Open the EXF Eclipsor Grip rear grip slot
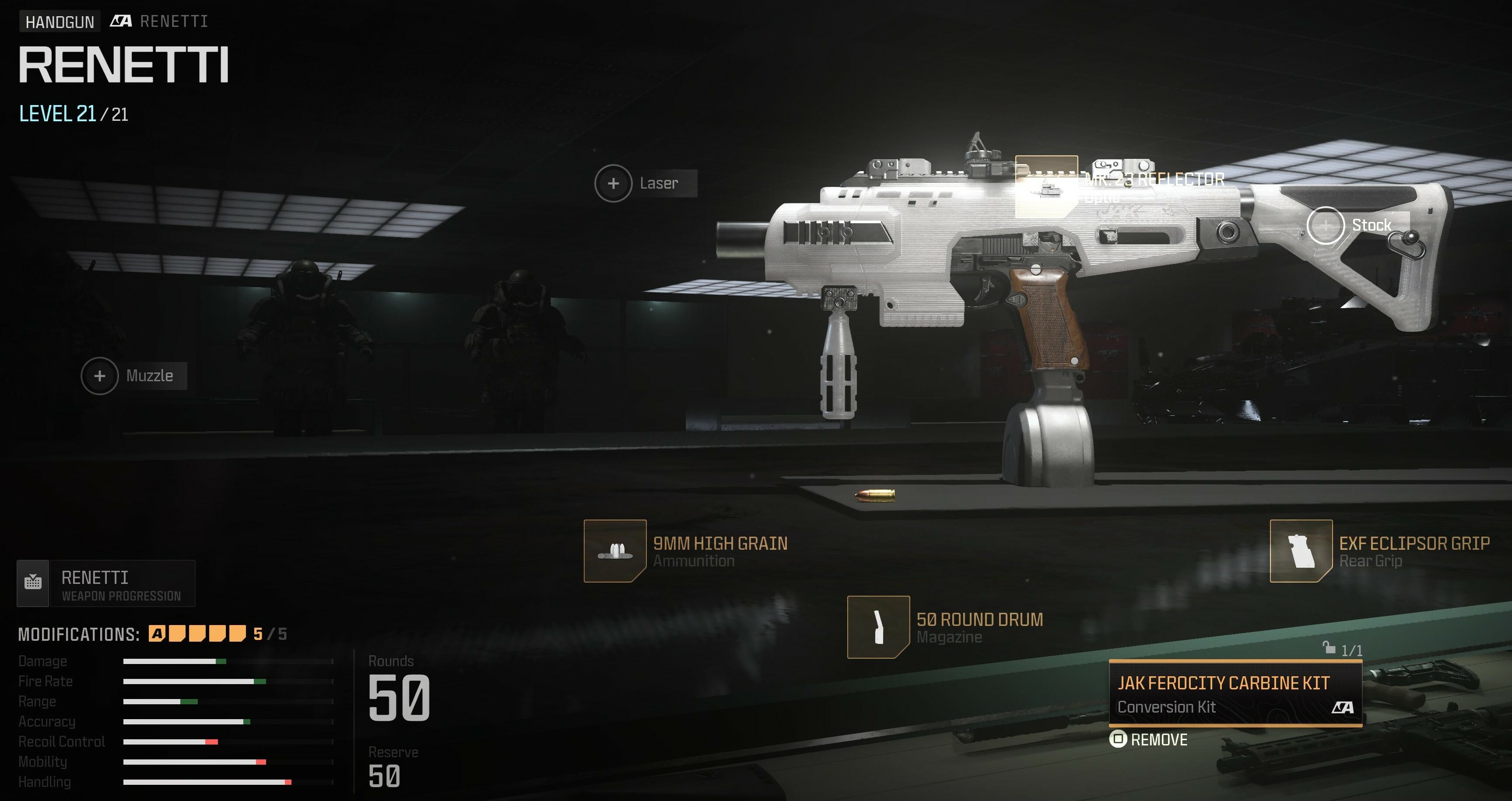This screenshot has width=1512, height=801. point(1301,551)
